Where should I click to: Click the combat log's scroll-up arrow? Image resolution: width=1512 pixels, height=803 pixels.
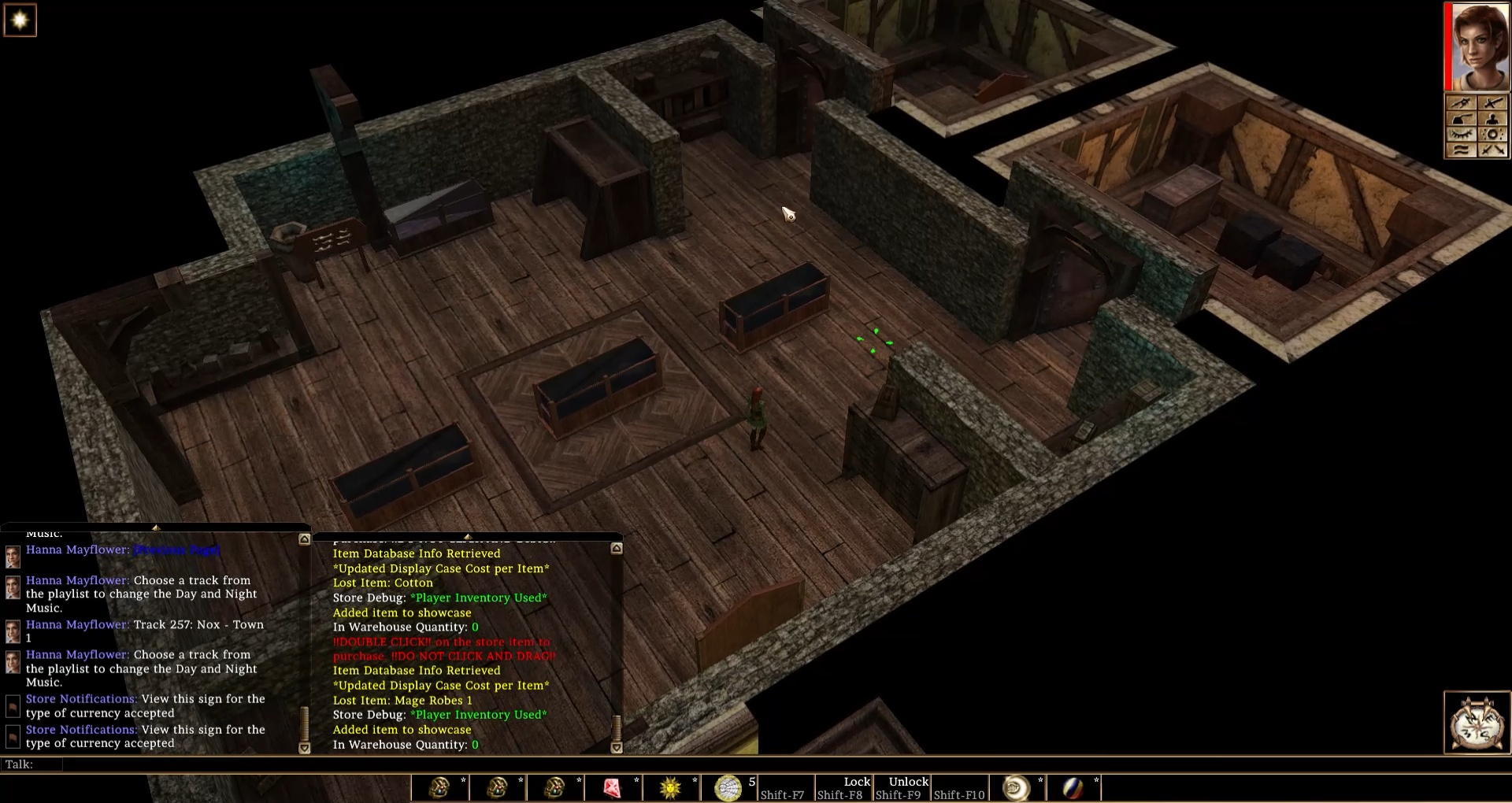tap(617, 548)
